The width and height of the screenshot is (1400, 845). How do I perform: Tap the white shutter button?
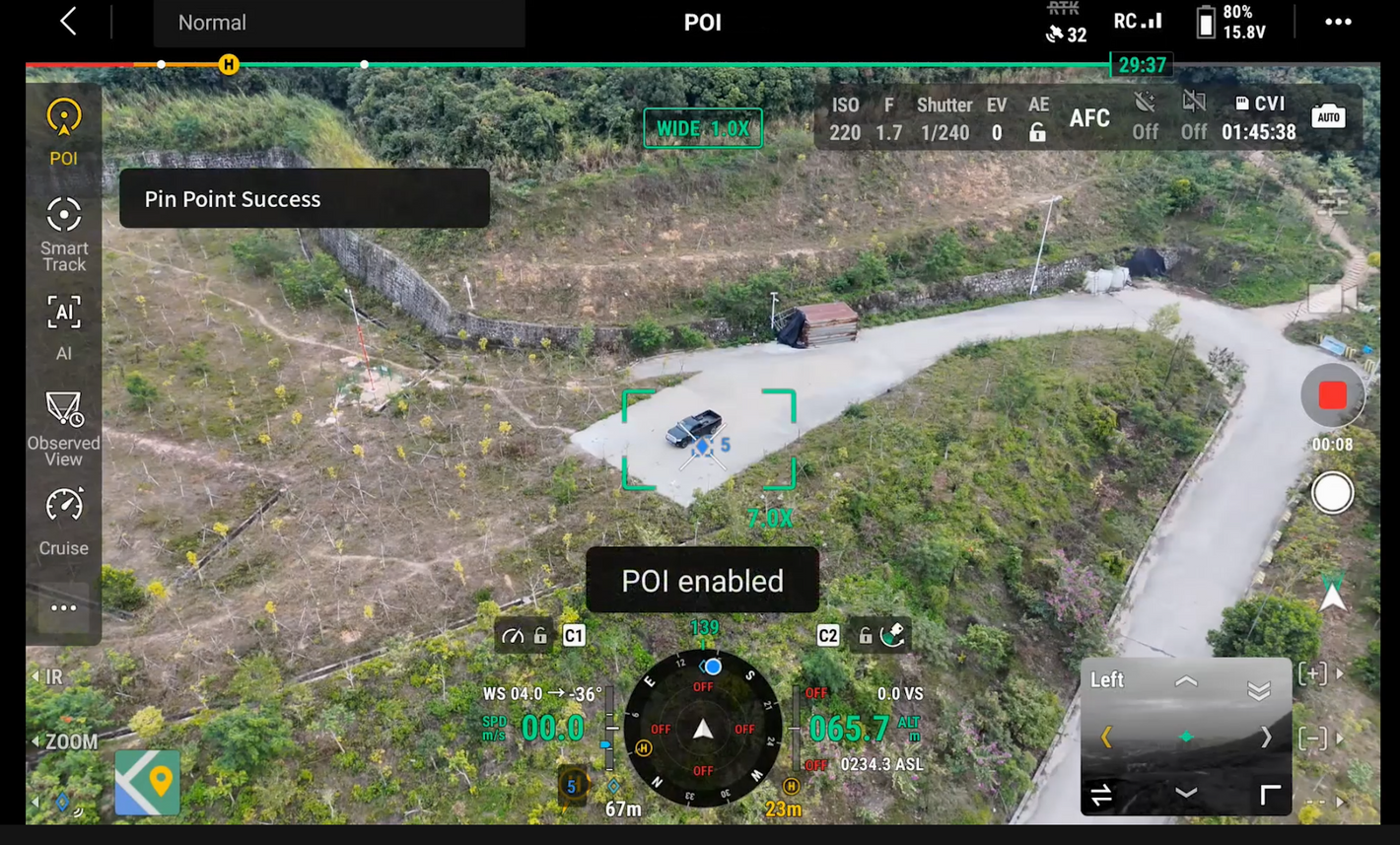pyautogui.click(x=1332, y=493)
